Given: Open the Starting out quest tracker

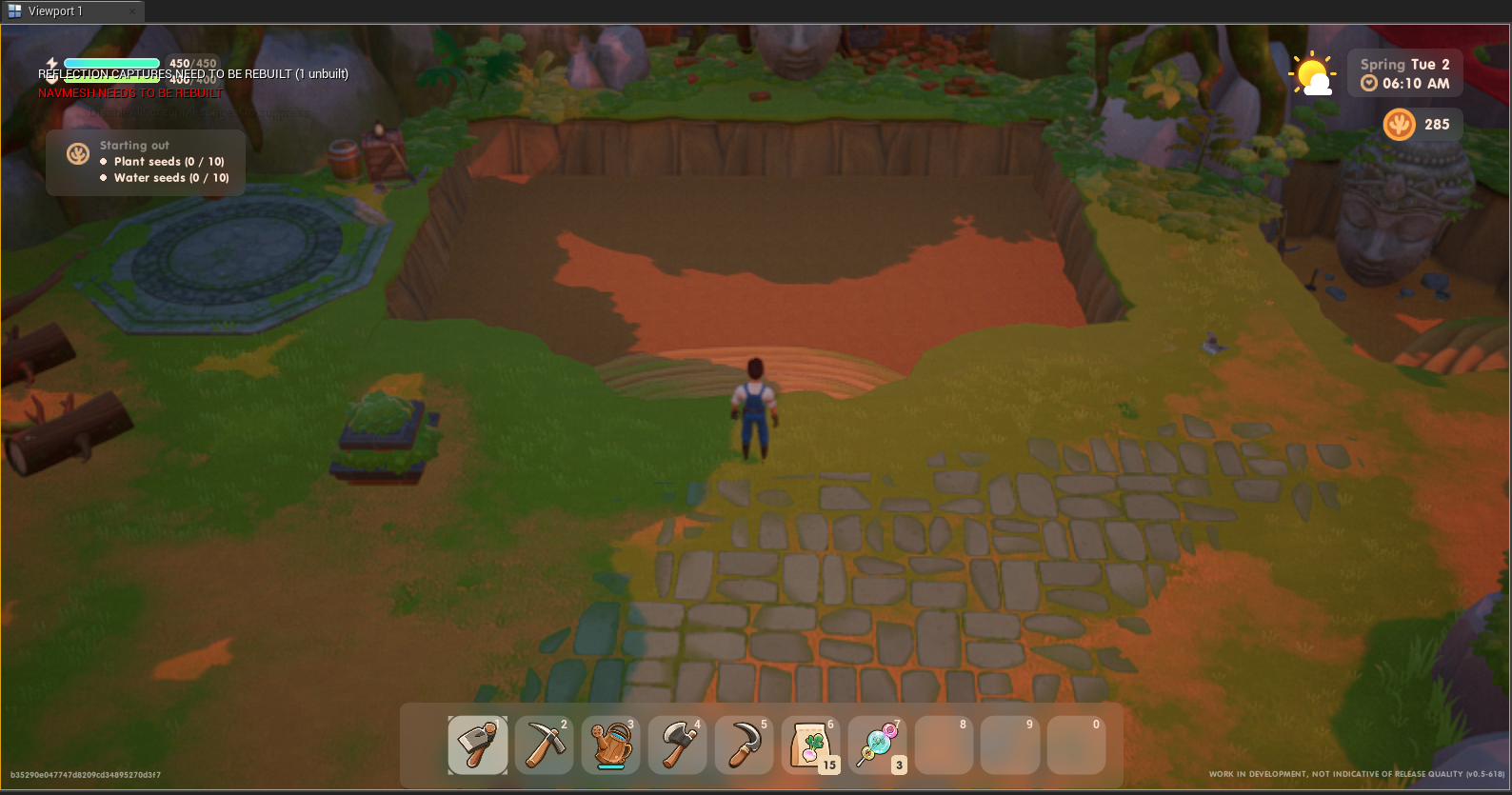Looking at the screenshot, I should tap(146, 162).
